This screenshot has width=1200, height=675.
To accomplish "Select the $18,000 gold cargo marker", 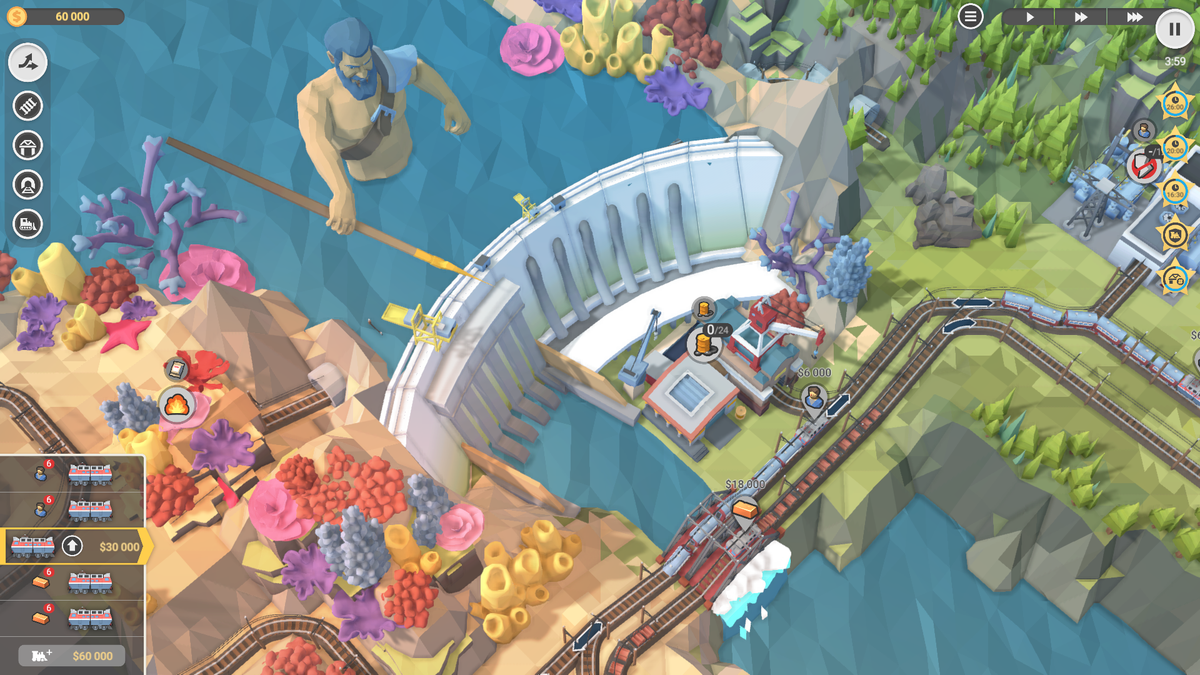I will 744,510.
